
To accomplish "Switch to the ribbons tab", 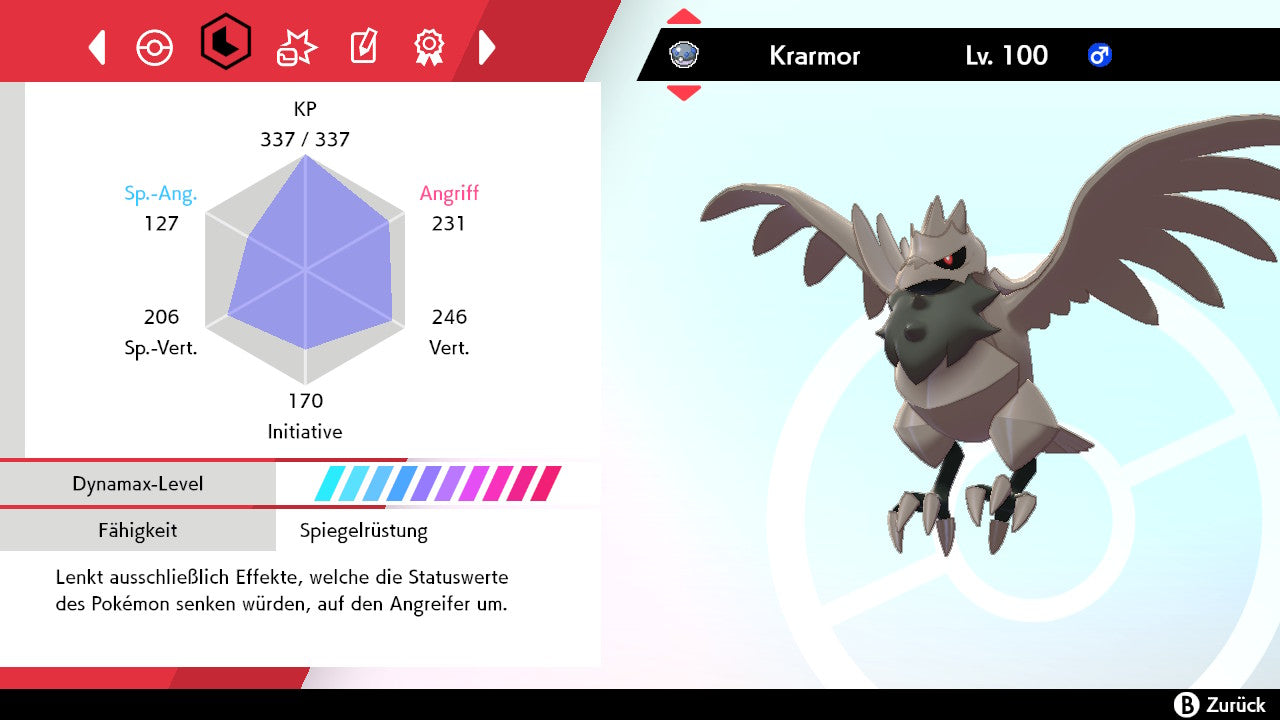I will [429, 46].
